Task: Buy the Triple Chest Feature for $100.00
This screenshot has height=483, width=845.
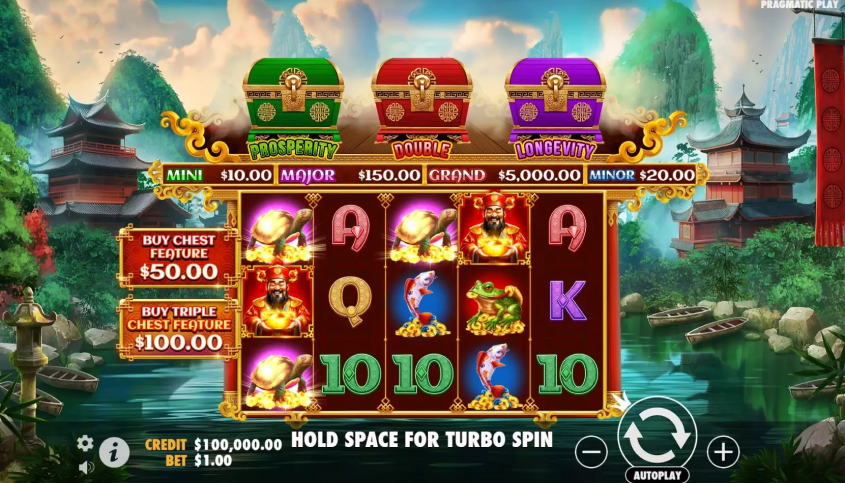Action: pyautogui.click(x=177, y=328)
